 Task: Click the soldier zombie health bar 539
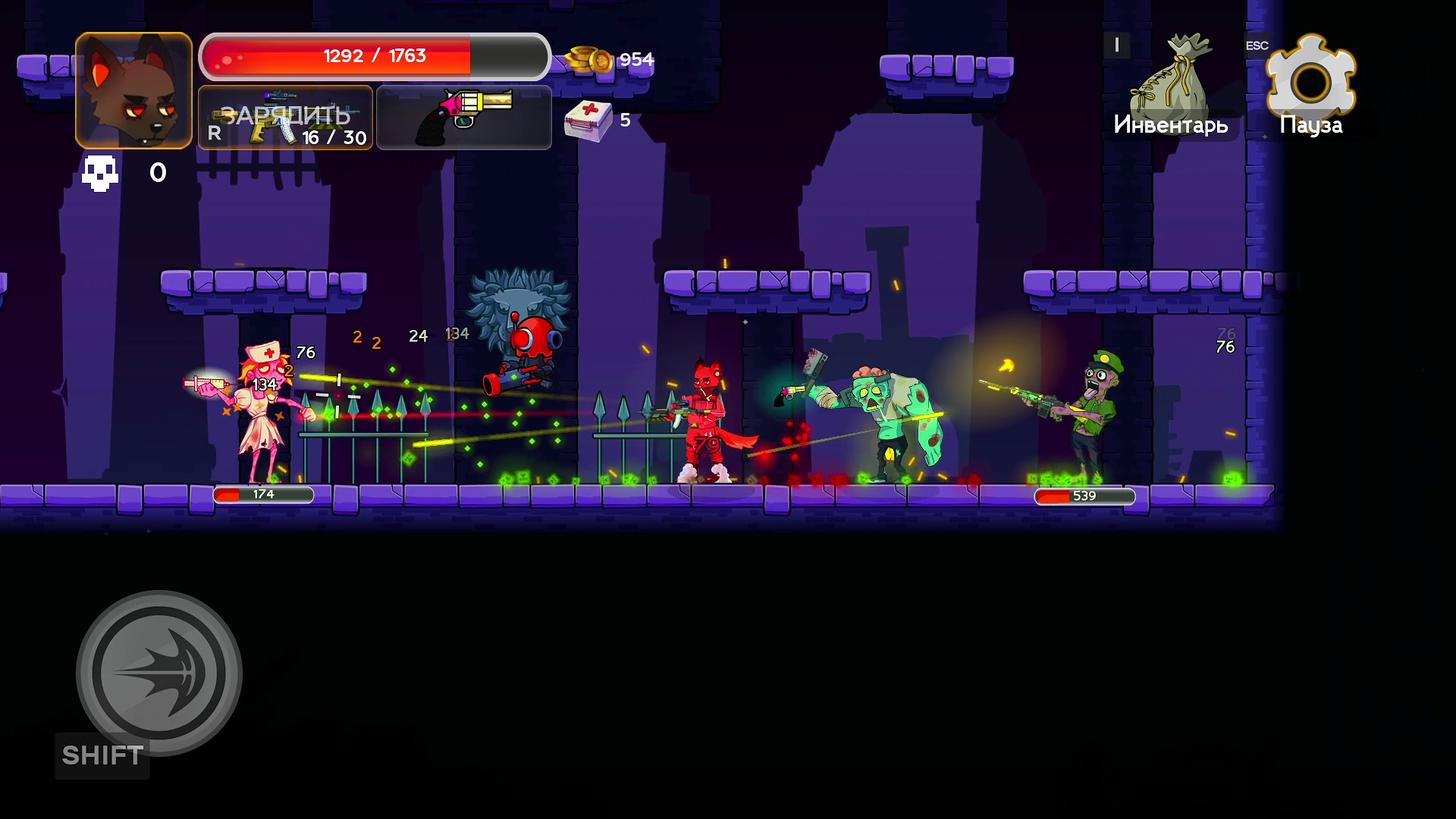(x=1086, y=497)
